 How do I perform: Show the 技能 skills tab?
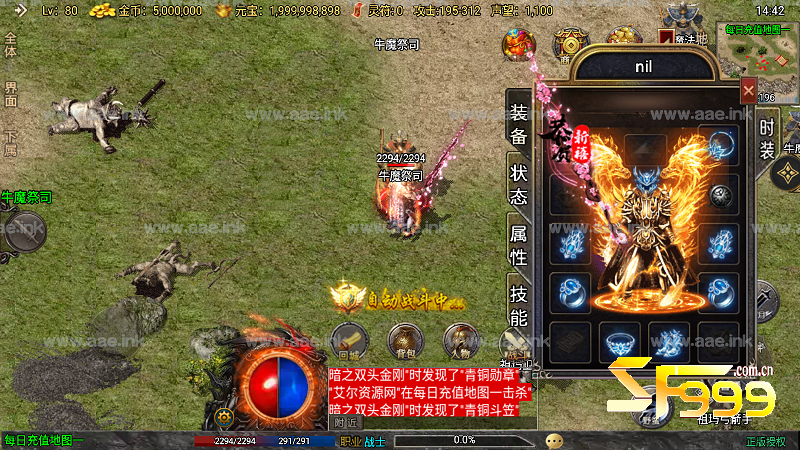click(518, 306)
